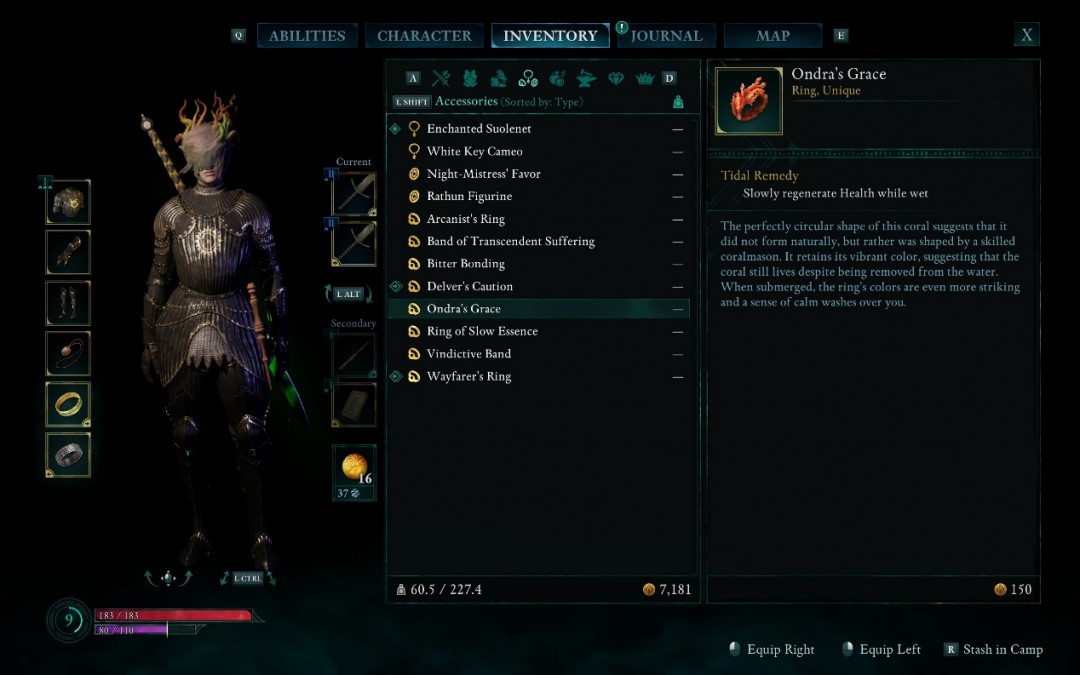This screenshot has width=1080, height=675.
Task: Select the Vindictive Band entry
Action: pos(468,354)
